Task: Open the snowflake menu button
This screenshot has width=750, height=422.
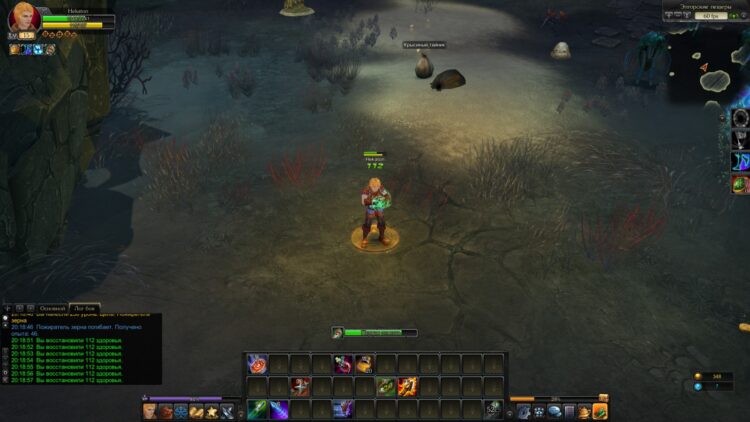Action: [181, 411]
